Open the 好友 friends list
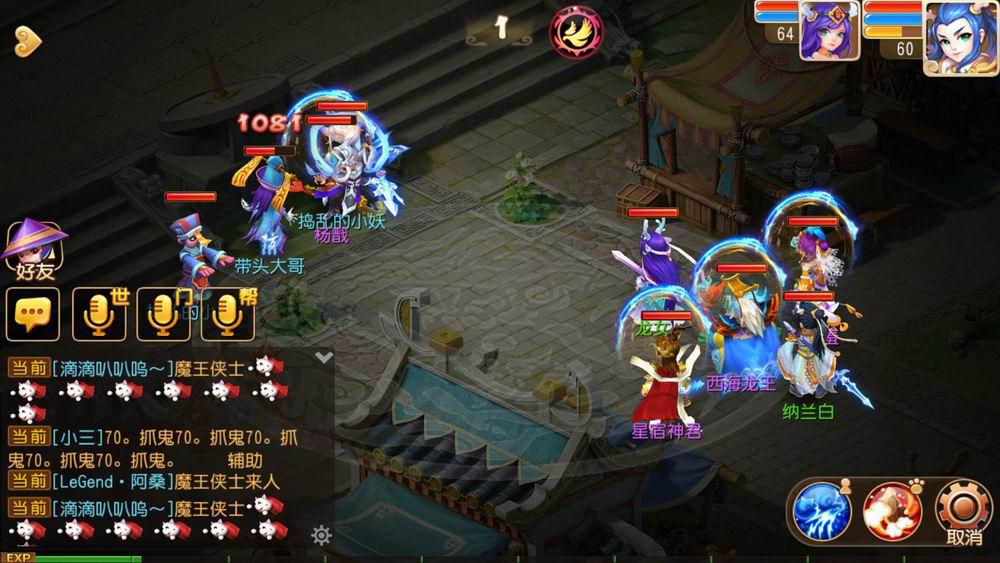1000x563 pixels. [36, 250]
